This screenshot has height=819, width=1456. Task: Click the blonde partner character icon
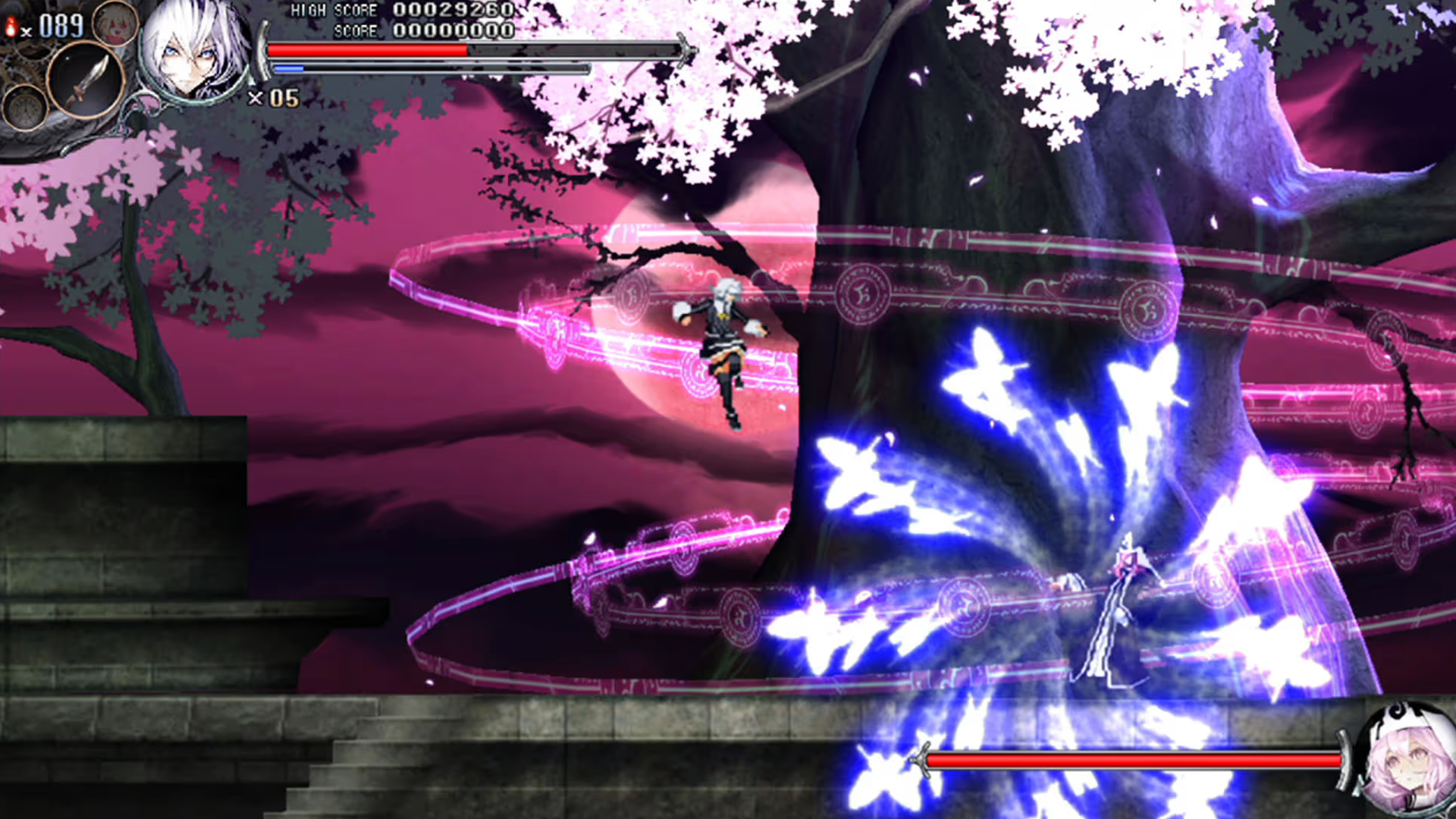[x=115, y=23]
